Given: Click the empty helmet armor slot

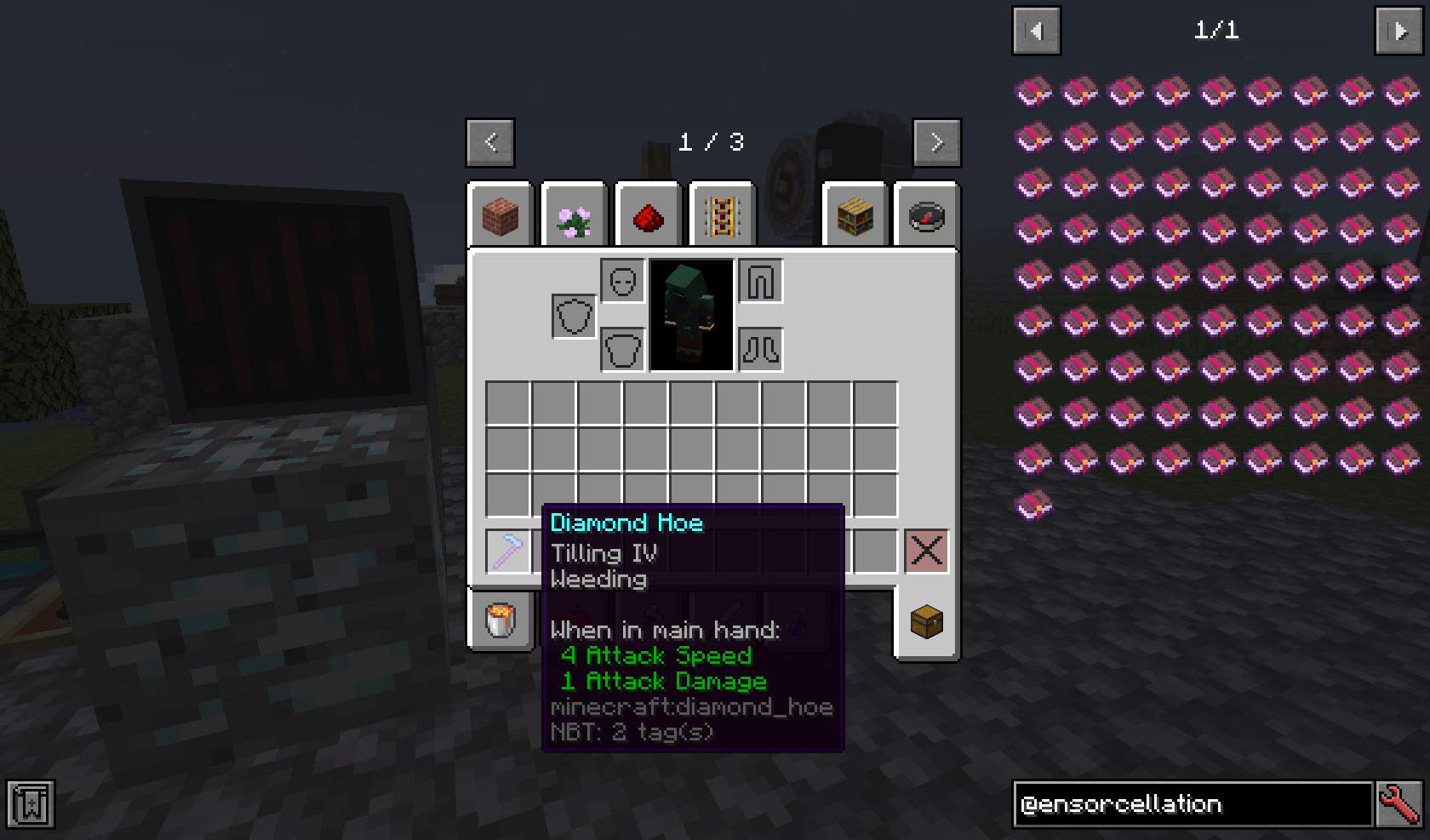Looking at the screenshot, I should pyautogui.click(x=621, y=281).
